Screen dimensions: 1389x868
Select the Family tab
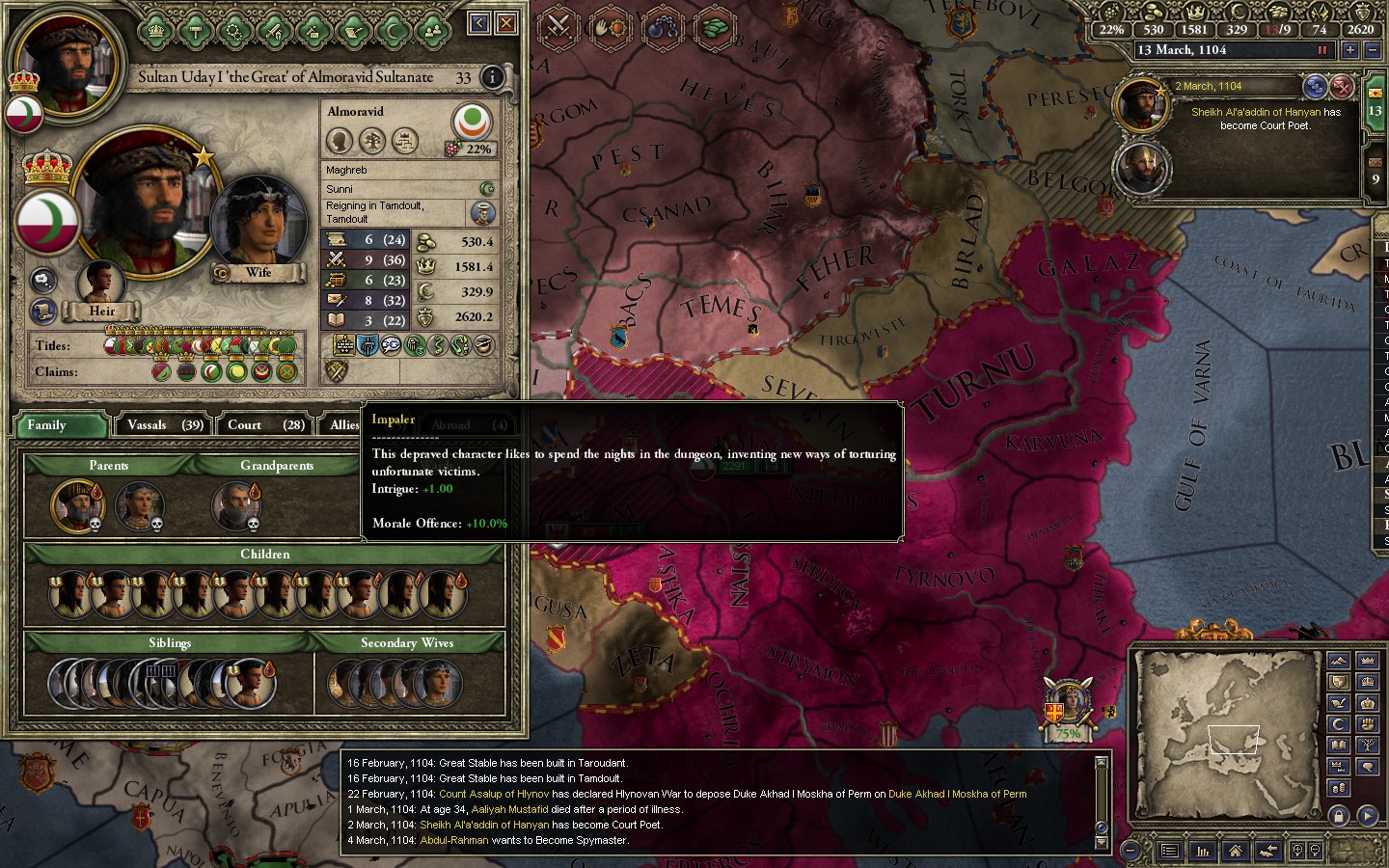click(x=60, y=425)
